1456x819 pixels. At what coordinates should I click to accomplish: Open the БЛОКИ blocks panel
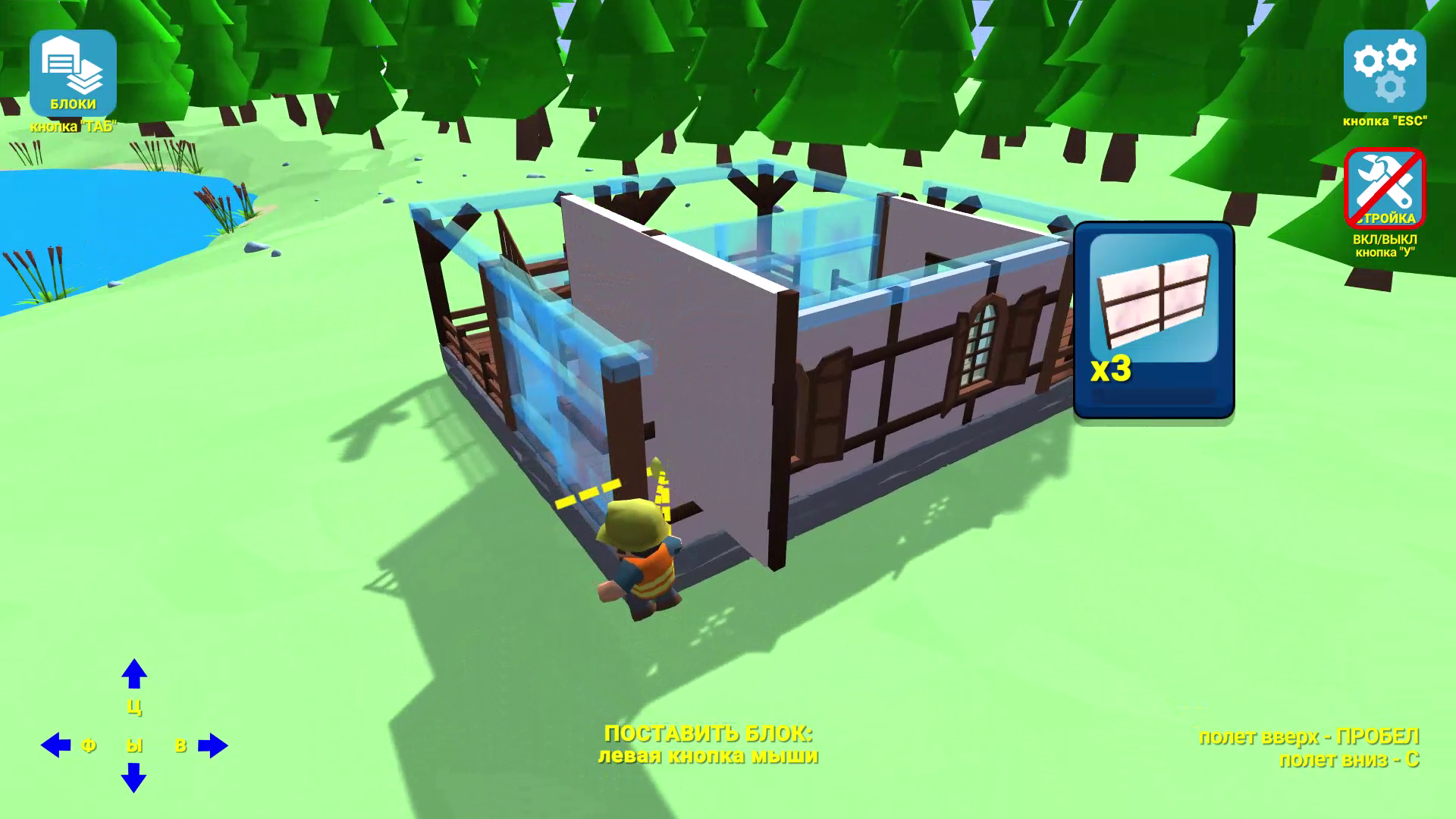tap(72, 72)
